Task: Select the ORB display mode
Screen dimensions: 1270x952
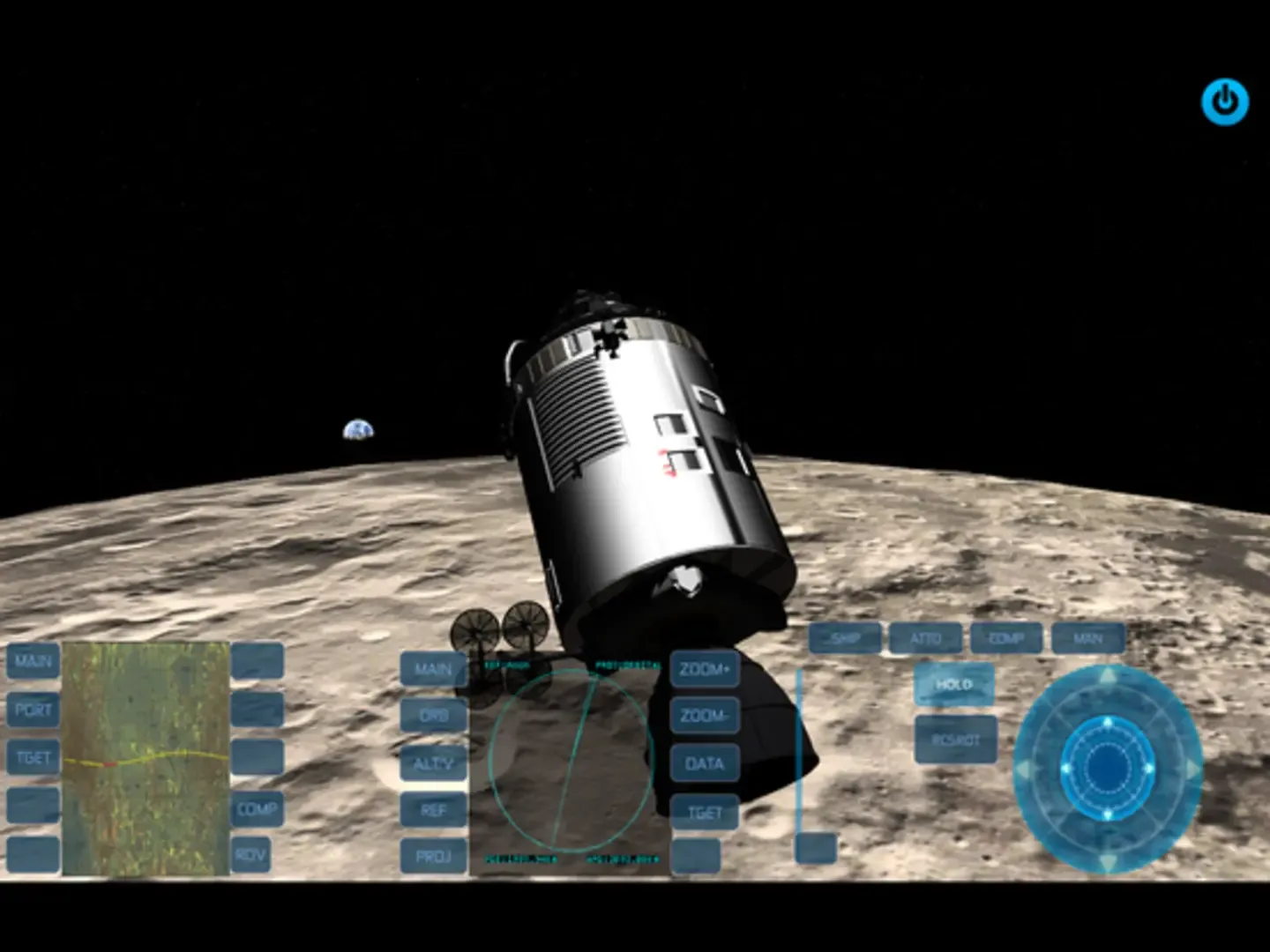Action: [433, 716]
